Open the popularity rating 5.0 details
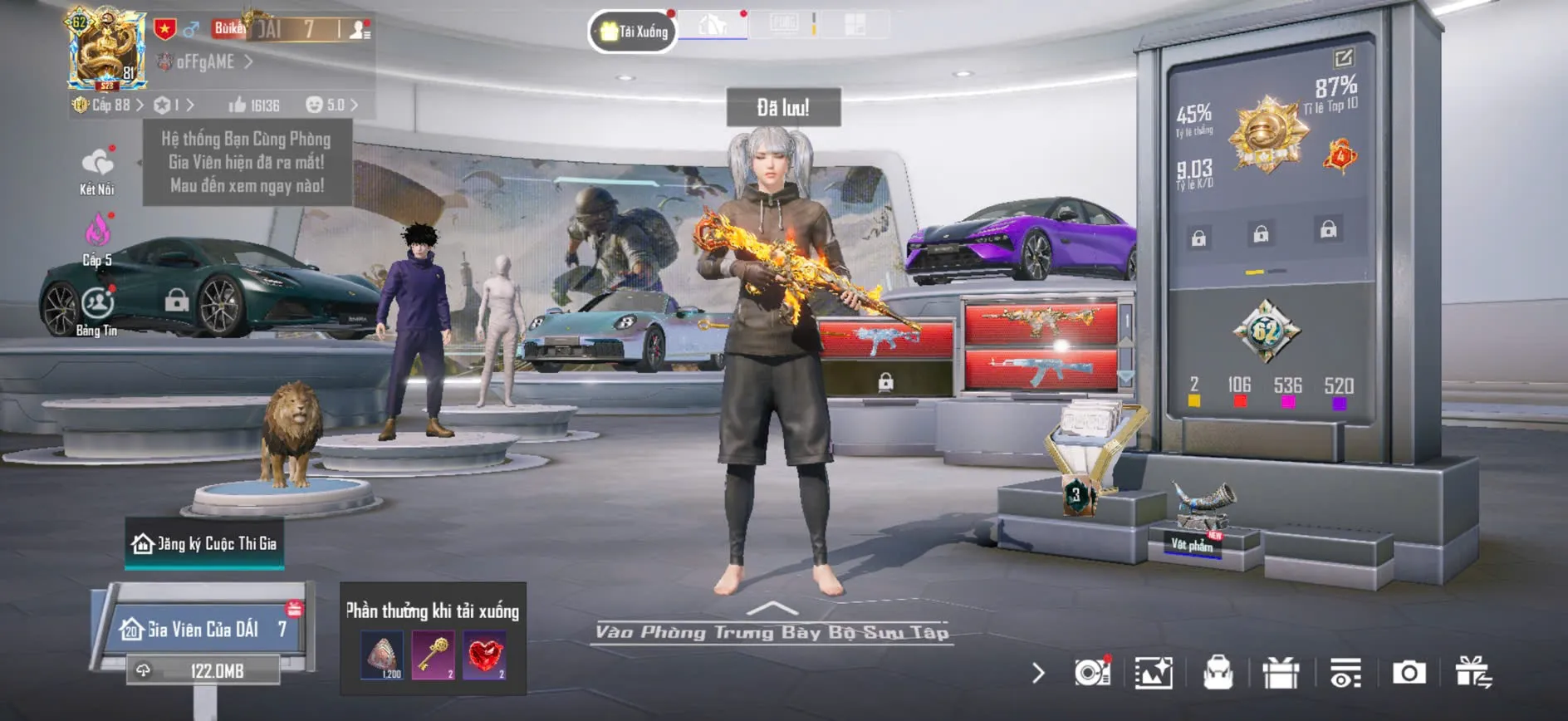 click(x=331, y=105)
